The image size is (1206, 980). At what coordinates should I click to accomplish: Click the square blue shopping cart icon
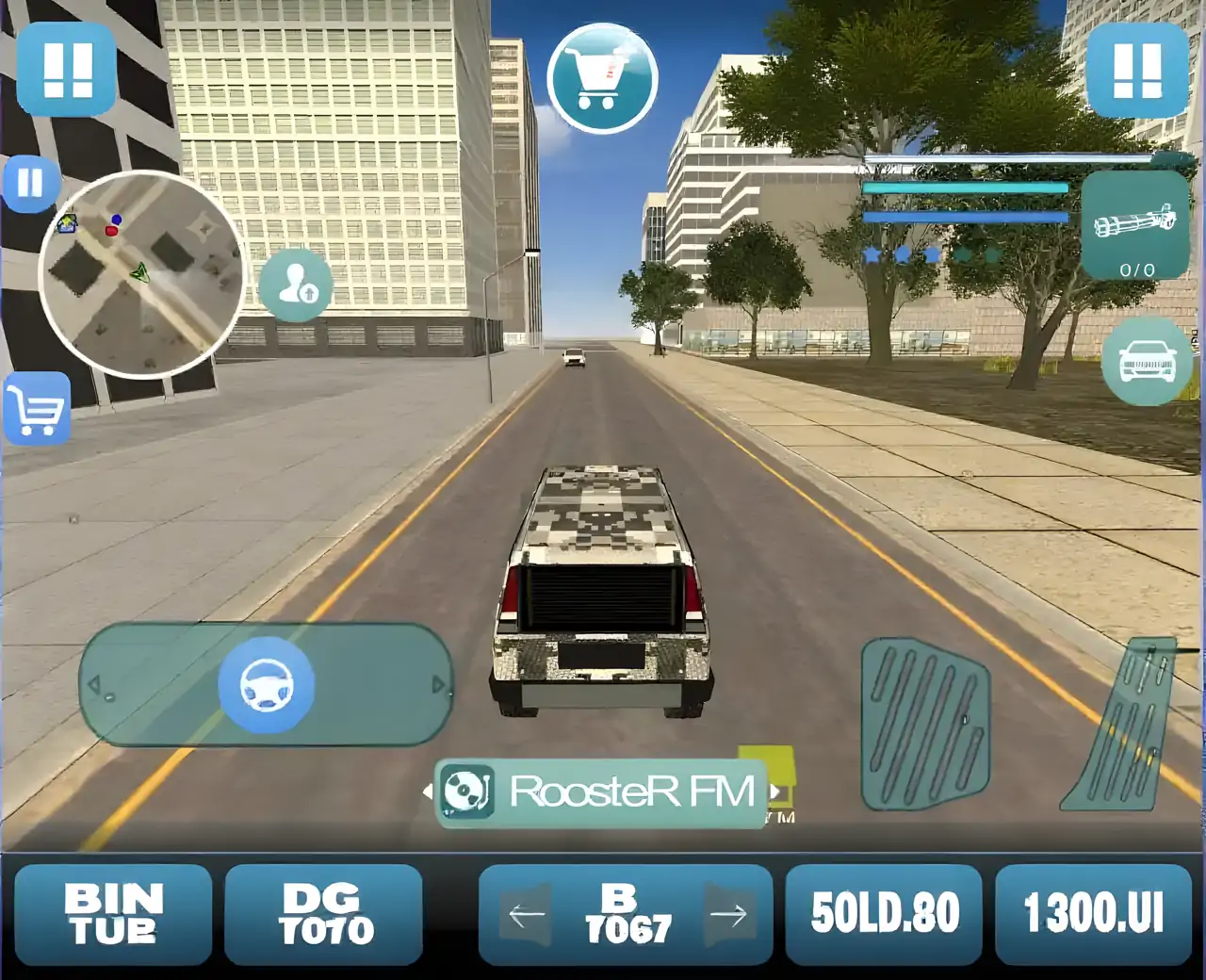point(37,409)
